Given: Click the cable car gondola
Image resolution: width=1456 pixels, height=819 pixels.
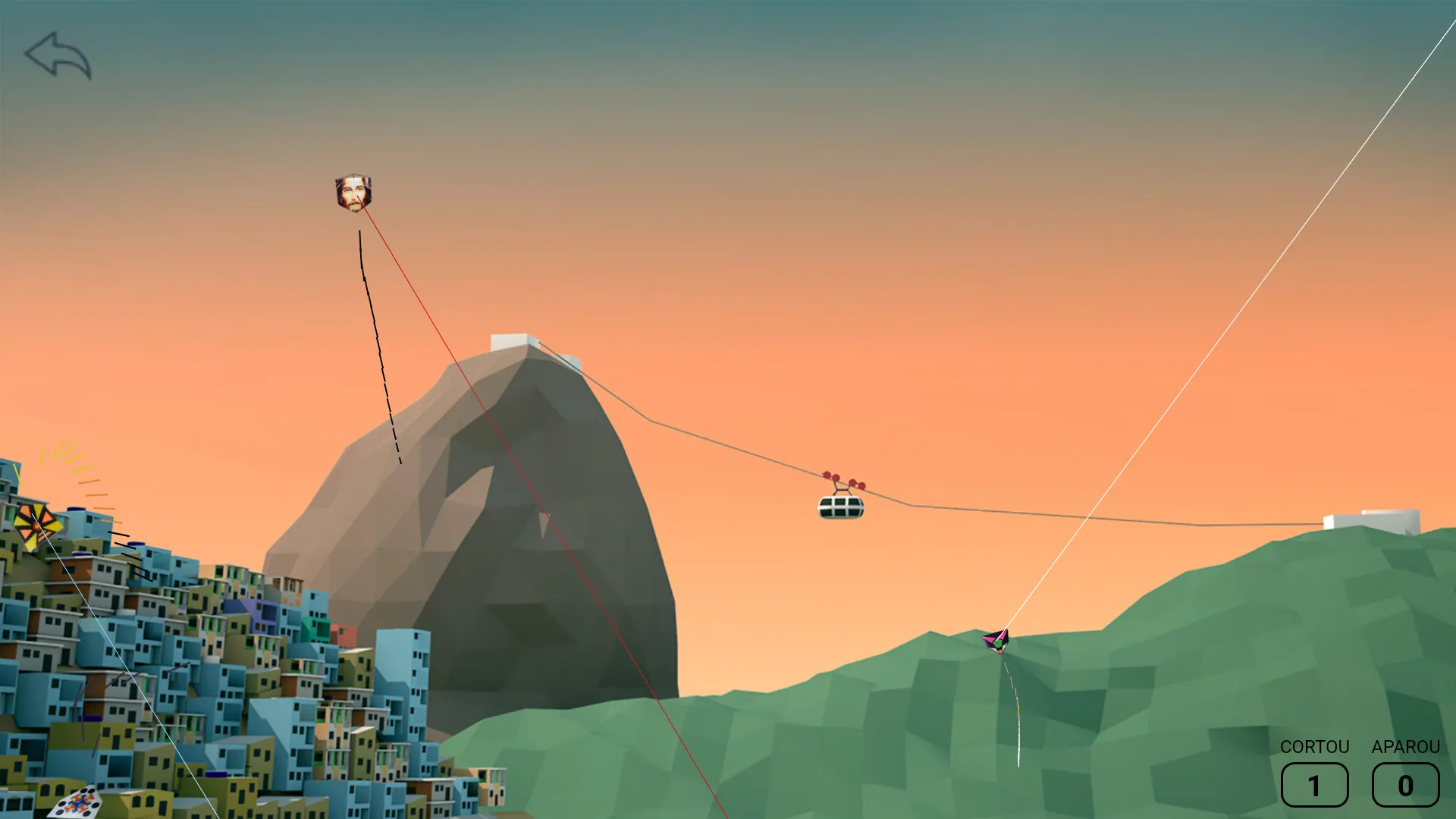Looking at the screenshot, I should tap(841, 507).
